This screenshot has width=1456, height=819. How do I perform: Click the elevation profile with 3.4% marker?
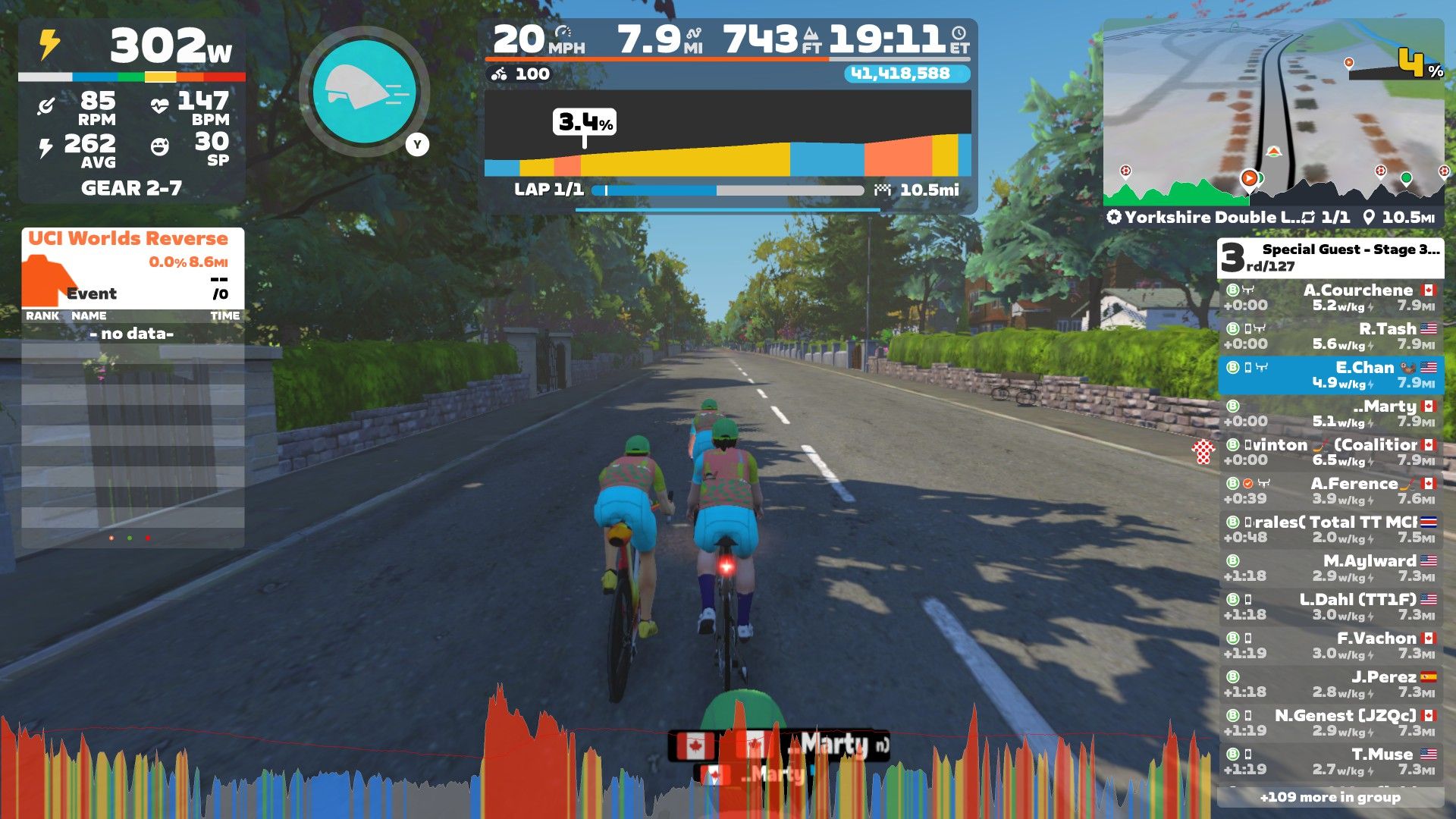point(728,135)
